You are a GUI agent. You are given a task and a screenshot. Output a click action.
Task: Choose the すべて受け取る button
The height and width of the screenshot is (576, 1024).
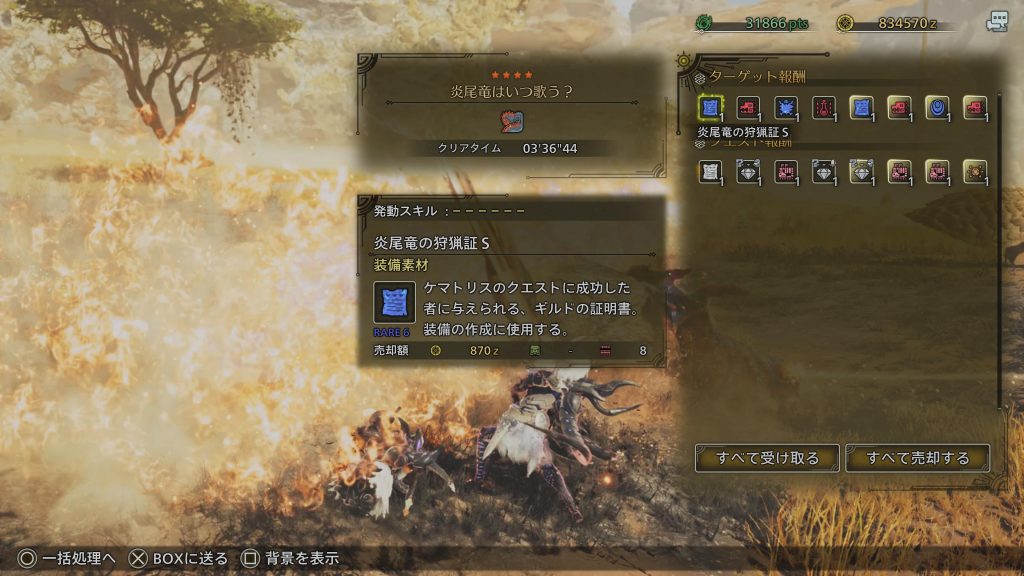767,458
